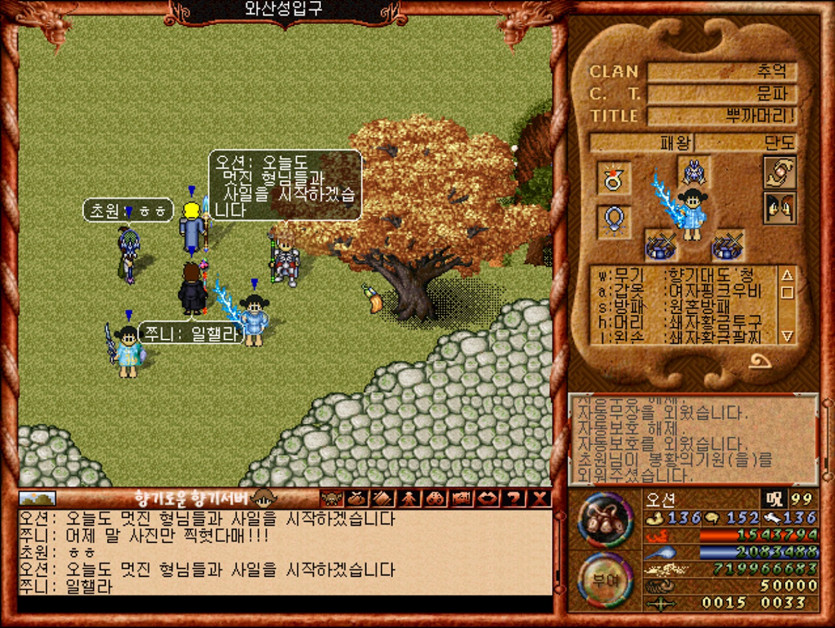Select the red-gem ring equipment slot

click(x=614, y=178)
